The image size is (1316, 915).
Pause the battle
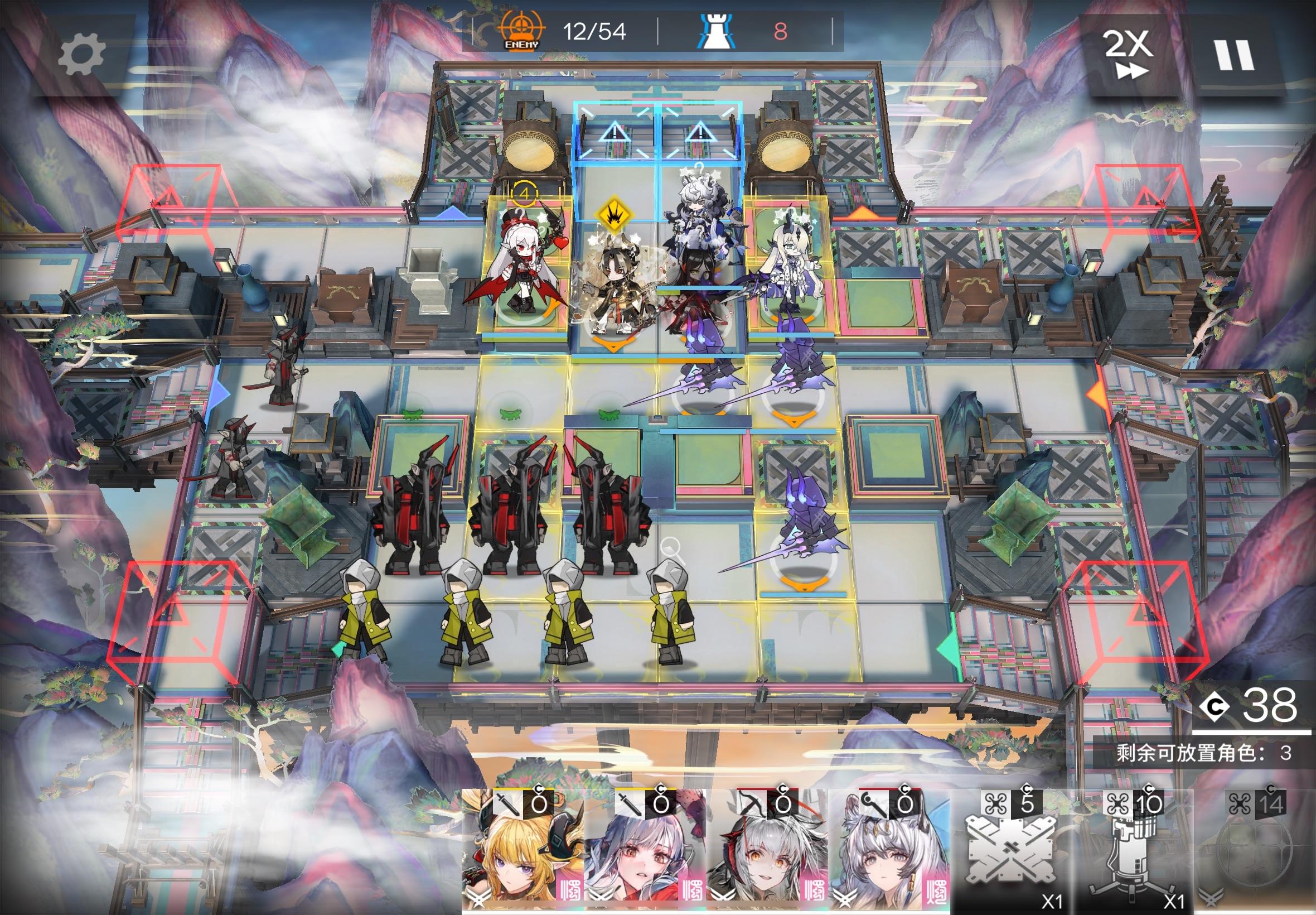[x=1233, y=56]
